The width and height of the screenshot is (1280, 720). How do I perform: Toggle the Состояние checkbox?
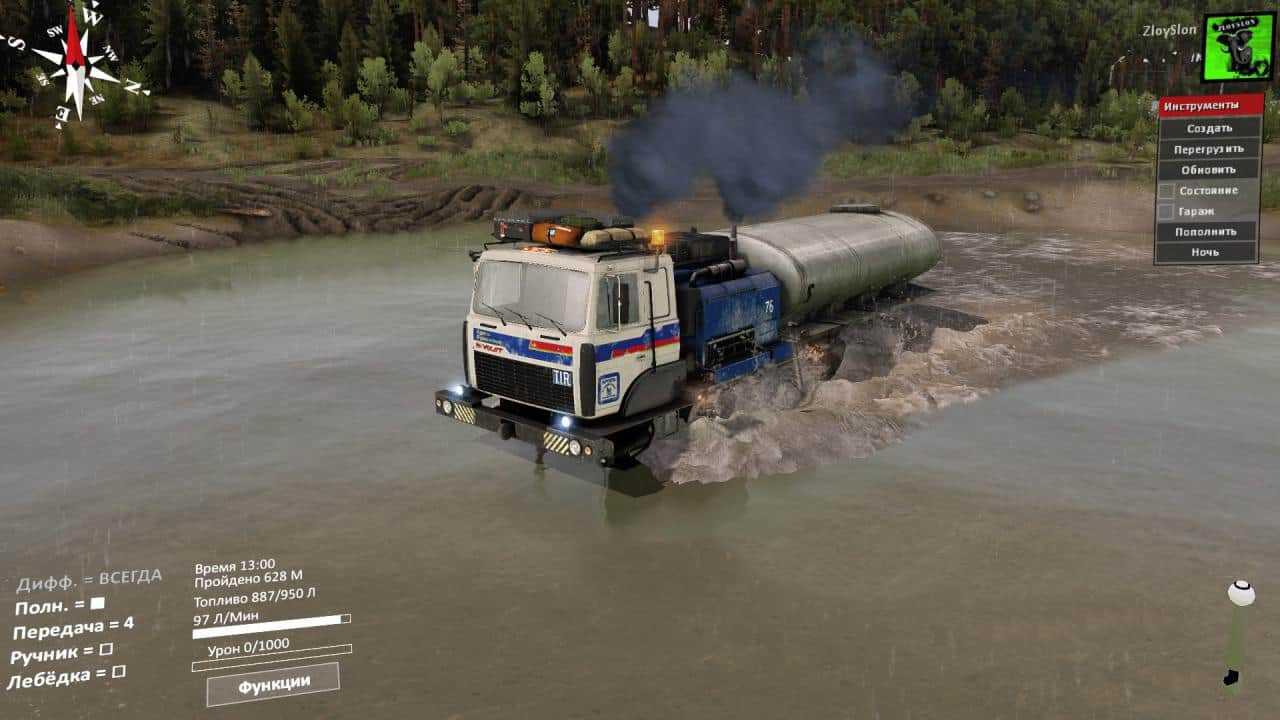pos(1166,190)
